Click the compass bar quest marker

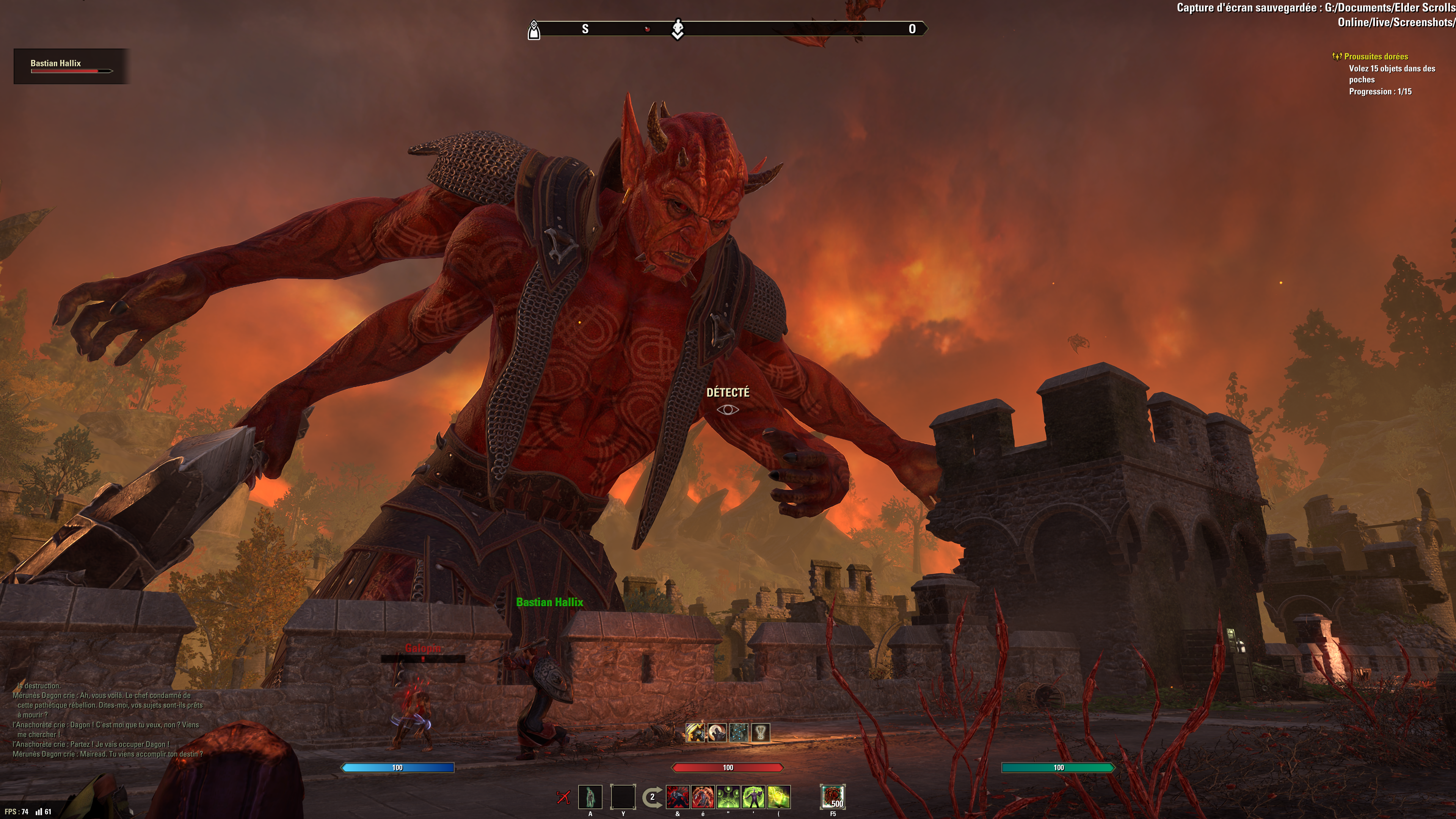click(x=678, y=29)
